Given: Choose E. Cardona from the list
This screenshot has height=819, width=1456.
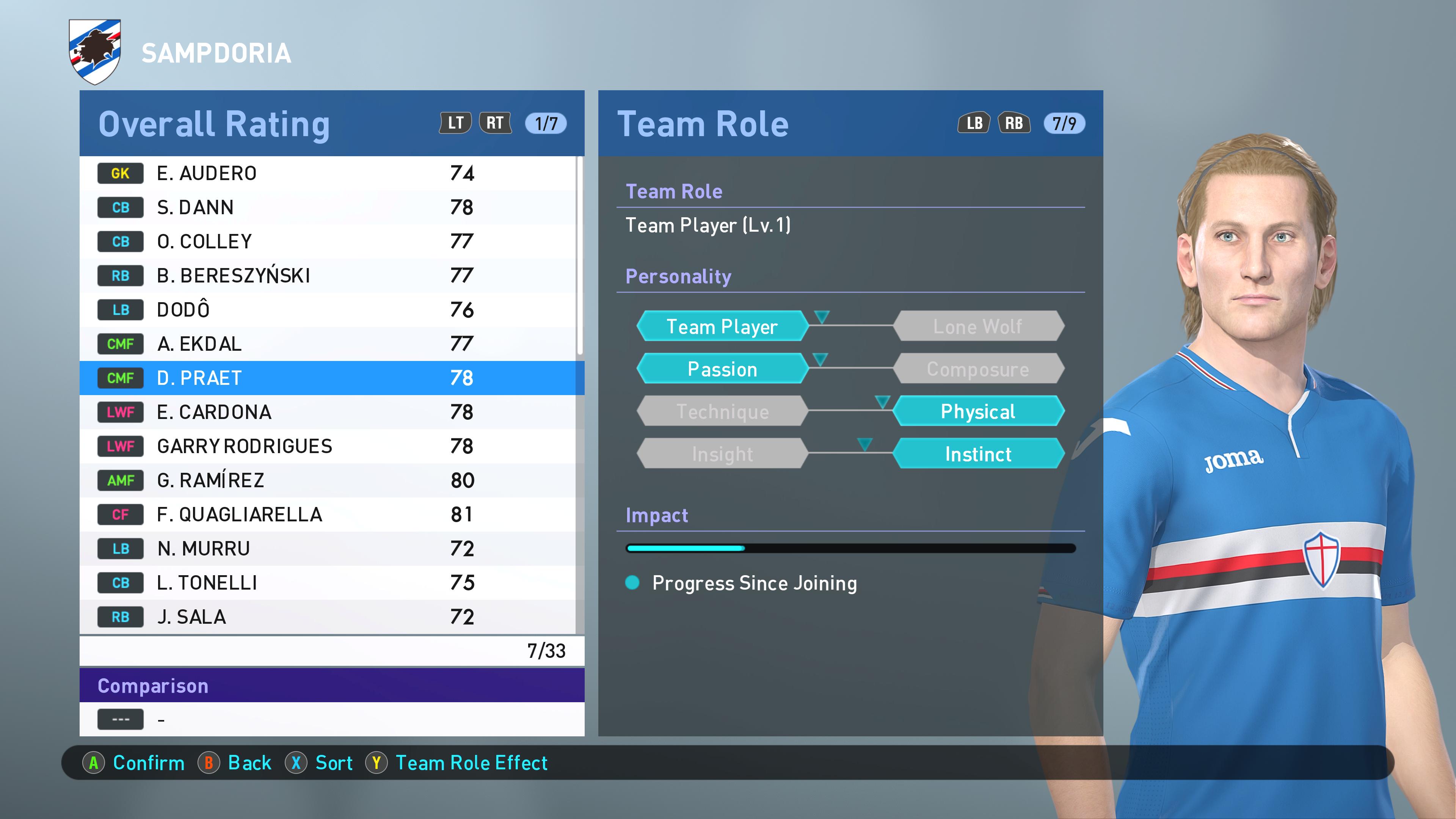Looking at the screenshot, I should [328, 412].
